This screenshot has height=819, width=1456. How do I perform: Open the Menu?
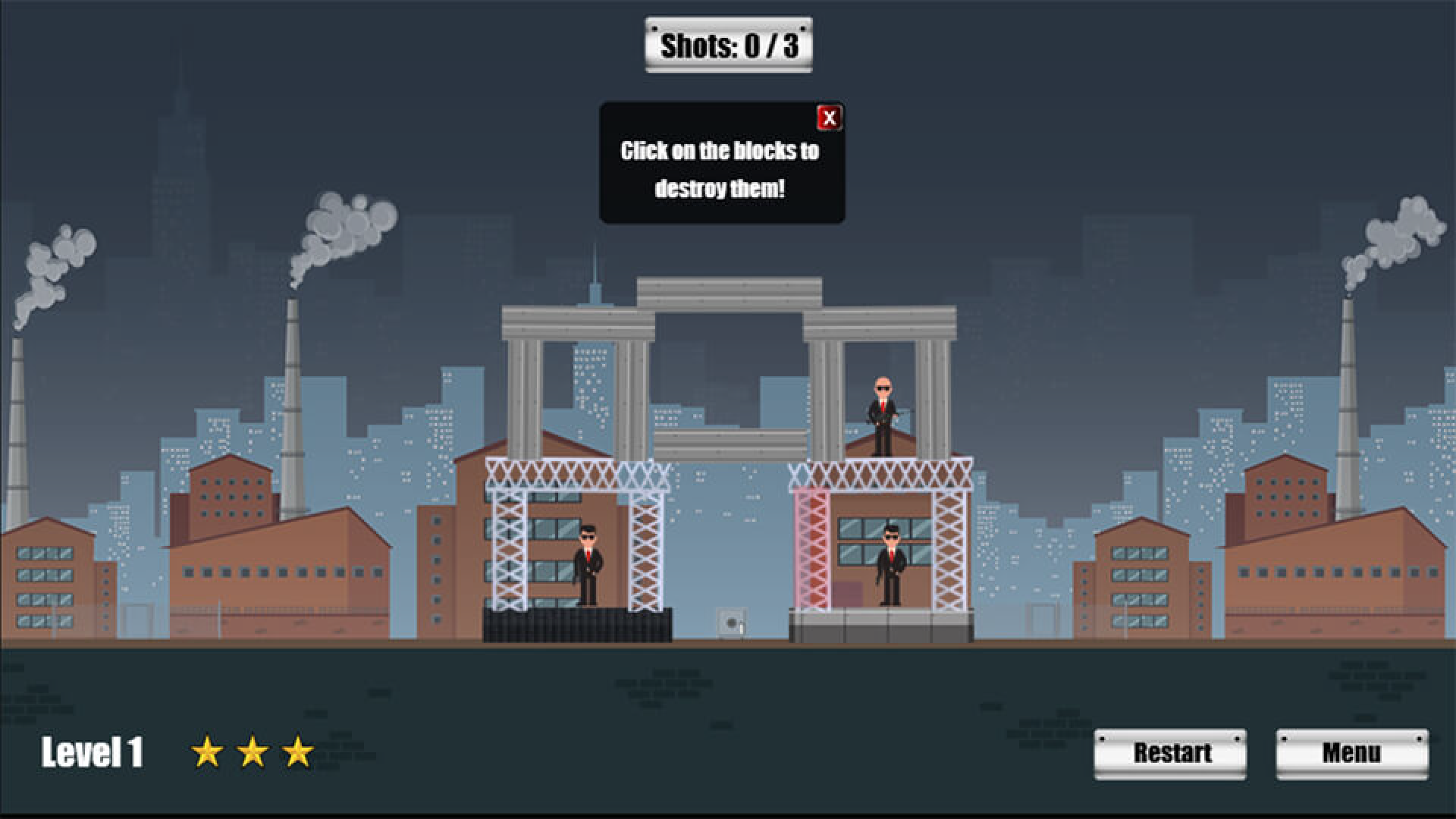pyautogui.click(x=1351, y=753)
